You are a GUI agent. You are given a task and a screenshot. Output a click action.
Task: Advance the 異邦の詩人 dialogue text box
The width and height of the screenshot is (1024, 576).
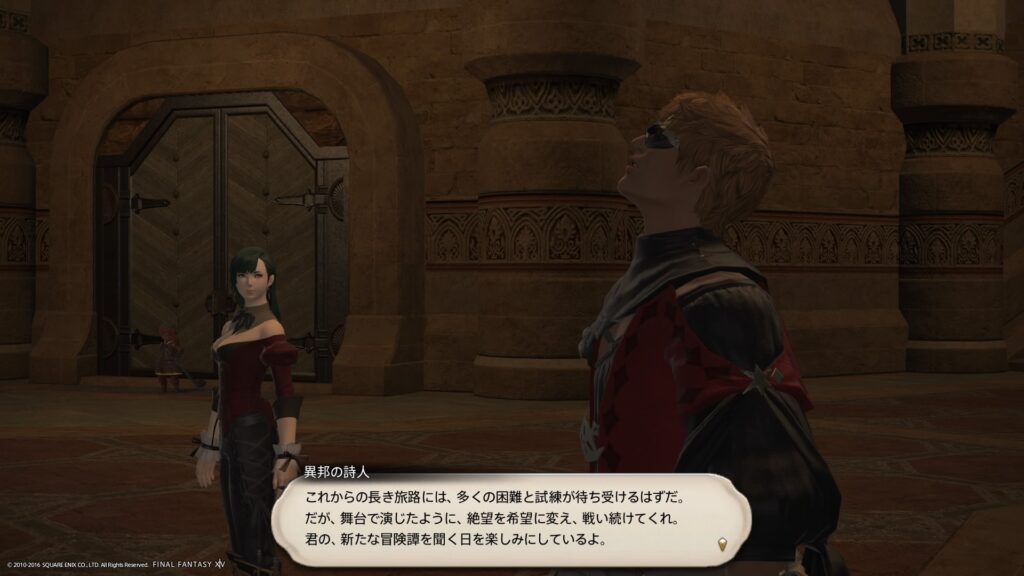pyautogui.click(x=510, y=517)
